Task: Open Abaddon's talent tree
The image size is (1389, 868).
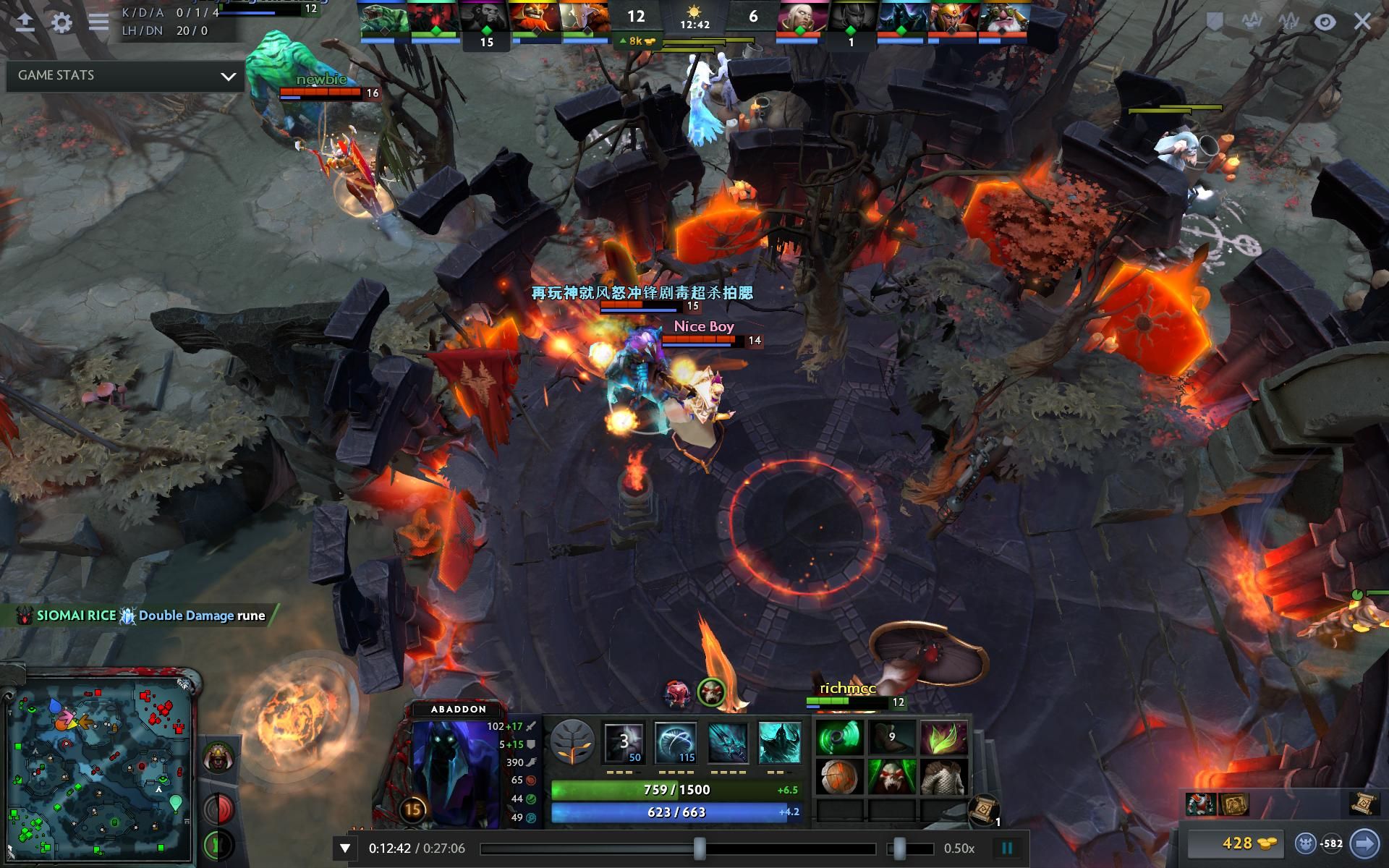Action: 572,742
